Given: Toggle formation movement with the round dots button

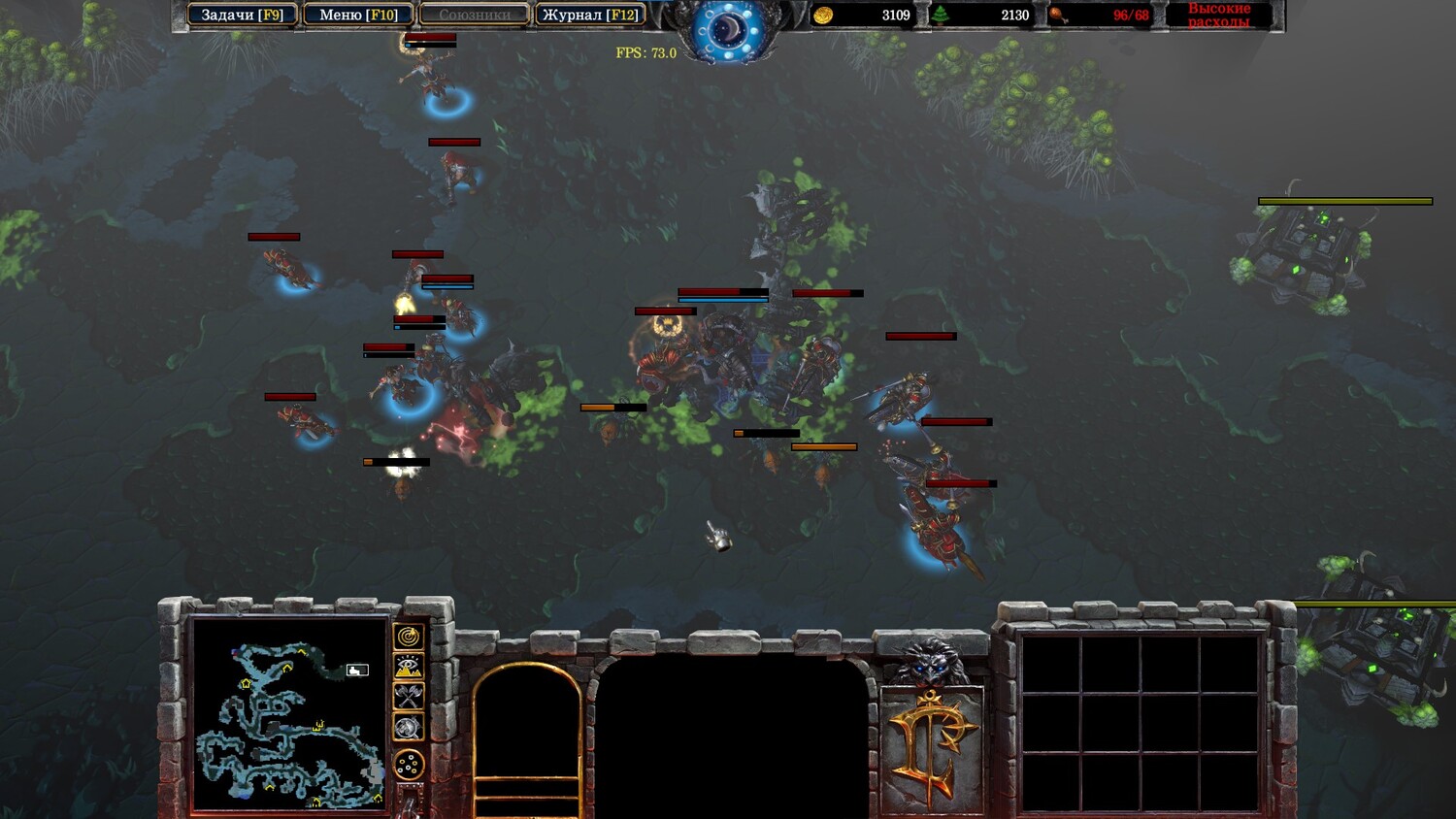Looking at the screenshot, I should (x=409, y=765).
